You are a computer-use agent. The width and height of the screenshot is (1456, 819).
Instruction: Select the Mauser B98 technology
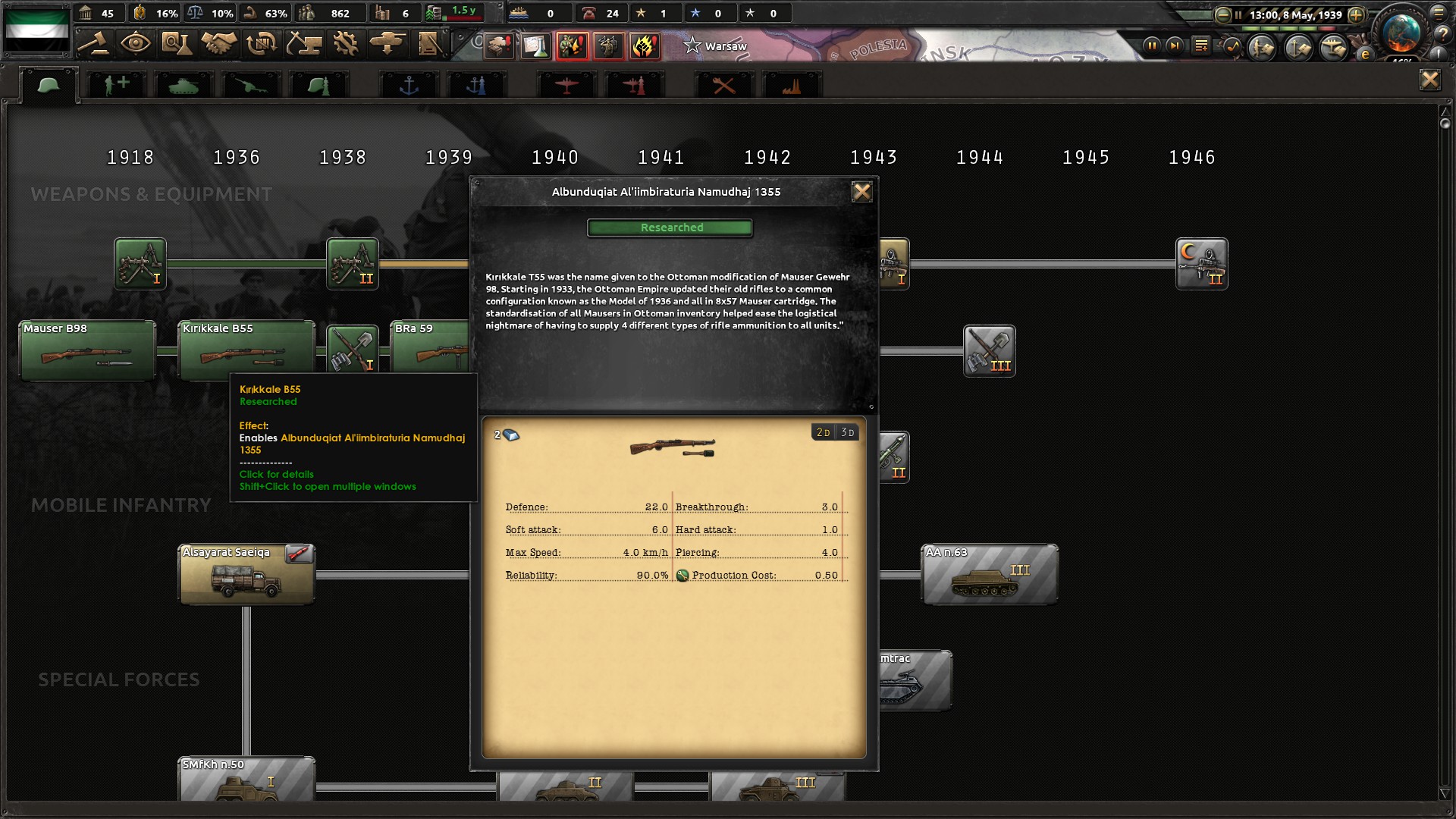[87, 350]
